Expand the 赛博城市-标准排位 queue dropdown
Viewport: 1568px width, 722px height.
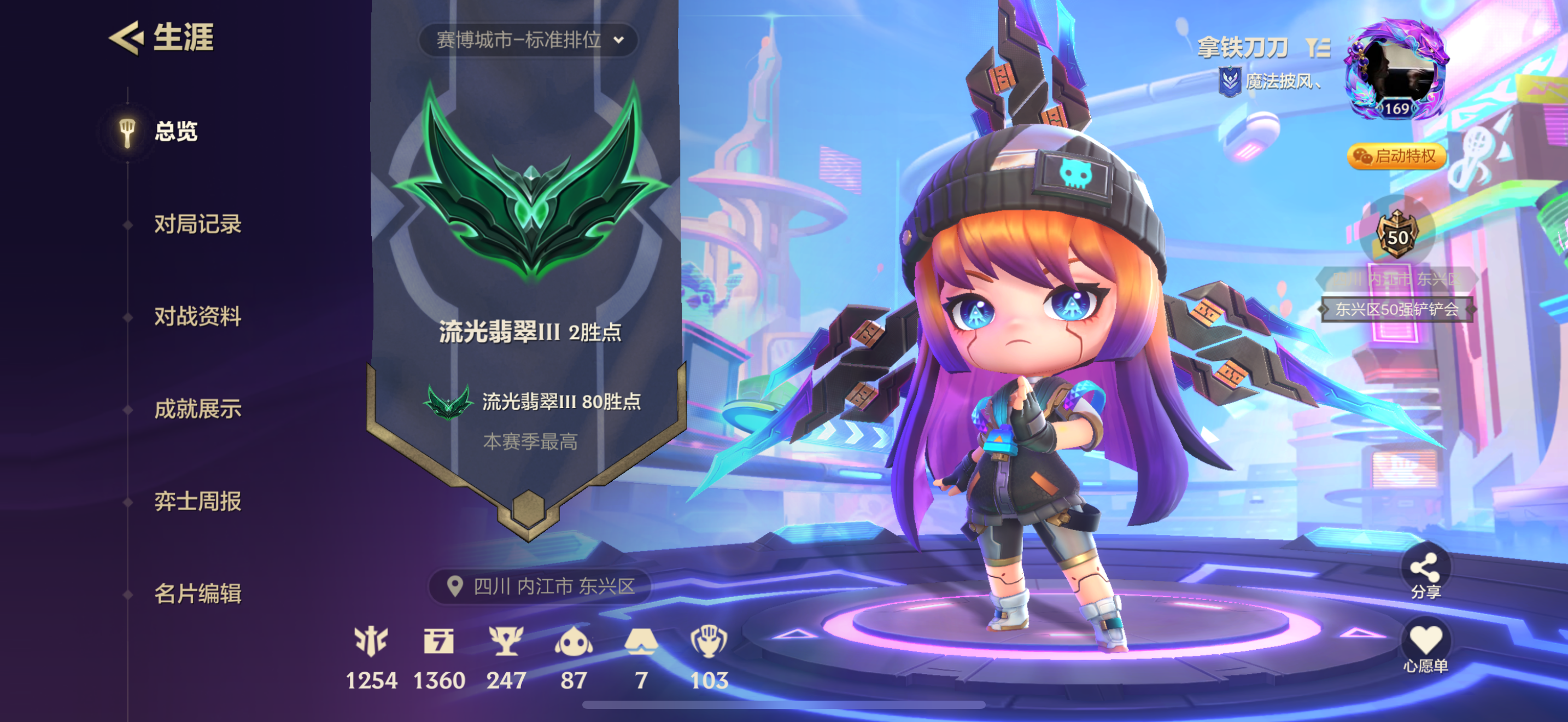point(527,41)
